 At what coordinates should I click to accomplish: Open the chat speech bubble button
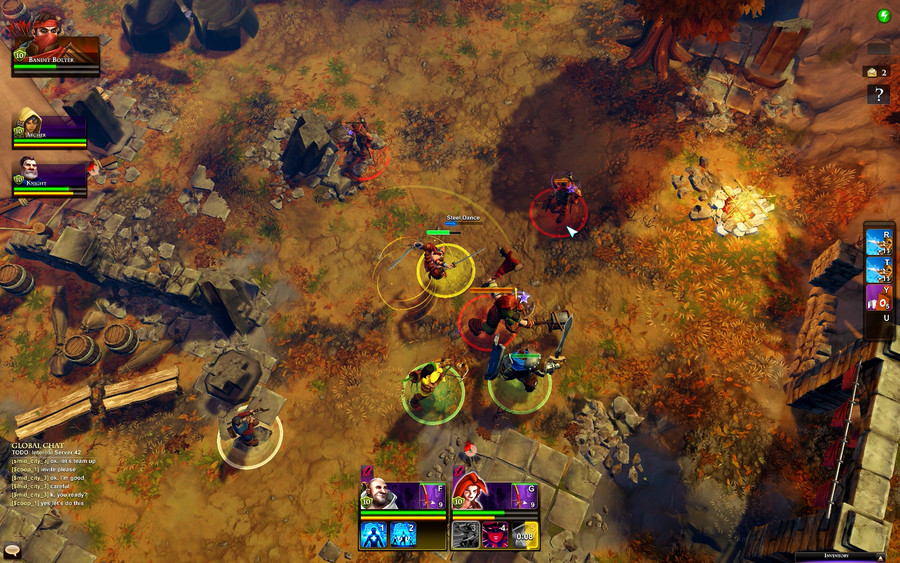13,550
